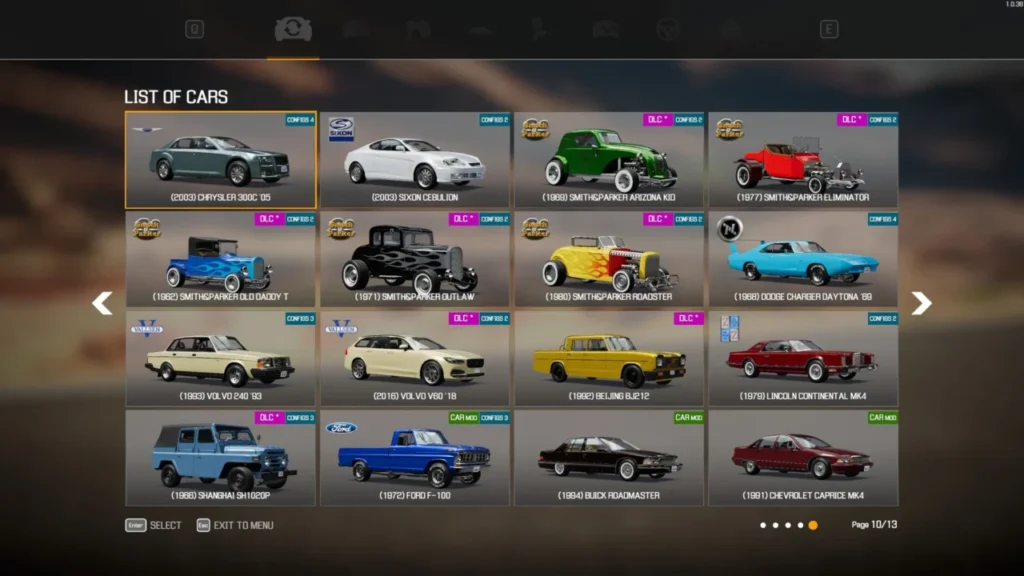Pick the green Smith&Parker Arizona Kid
Viewport: 1024px width, 576px height.
(x=609, y=160)
